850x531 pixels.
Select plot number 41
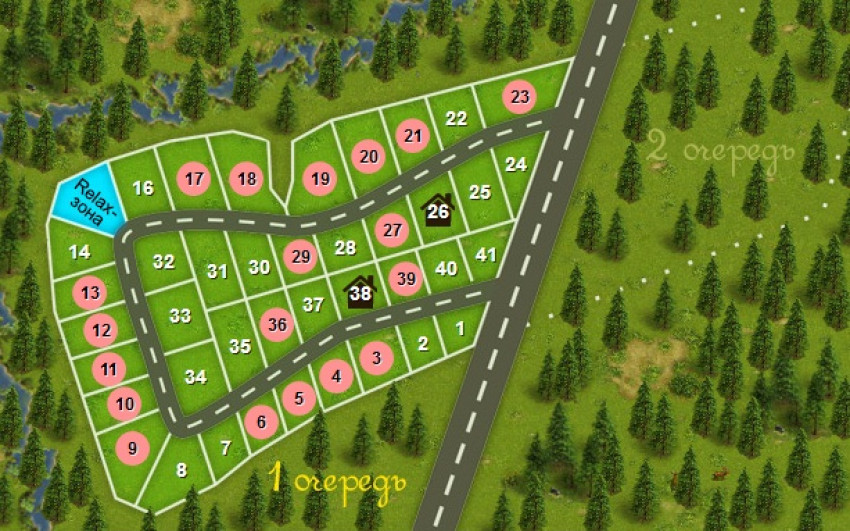486,255
